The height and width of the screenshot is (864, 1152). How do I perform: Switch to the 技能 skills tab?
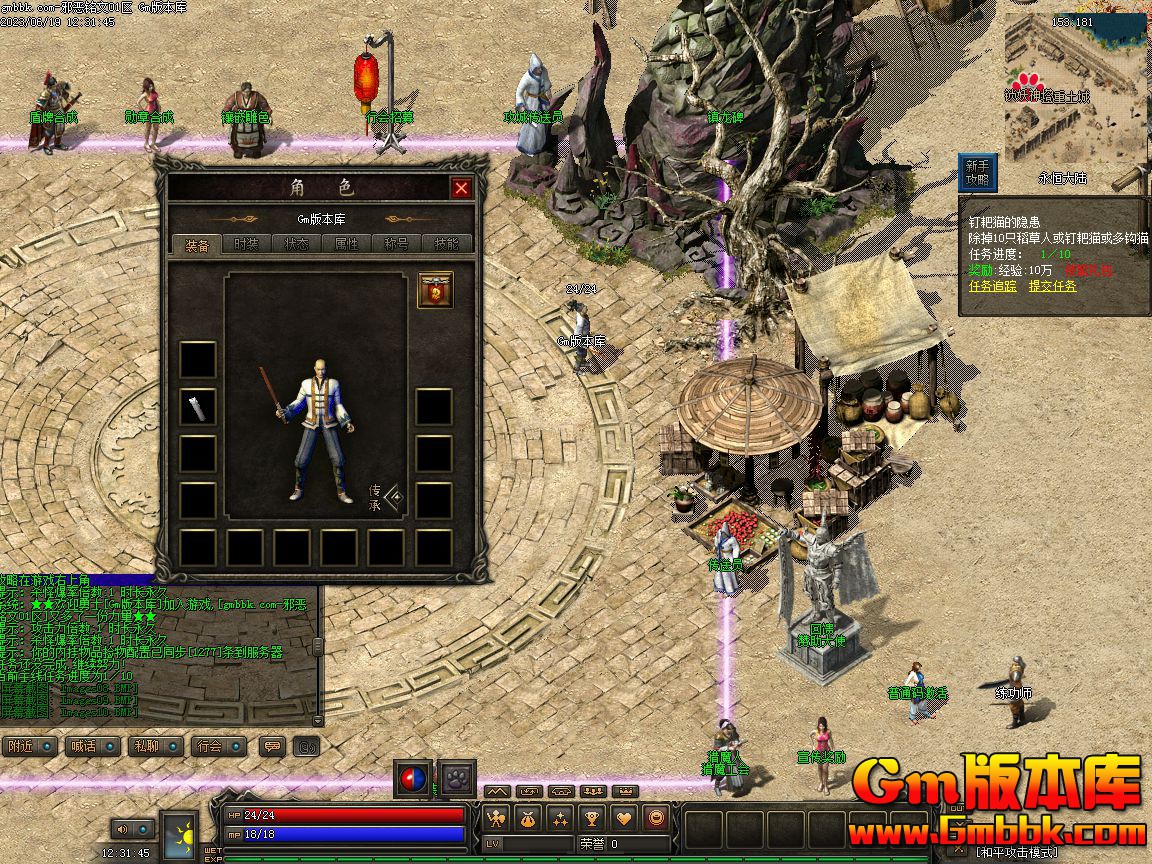pos(446,245)
